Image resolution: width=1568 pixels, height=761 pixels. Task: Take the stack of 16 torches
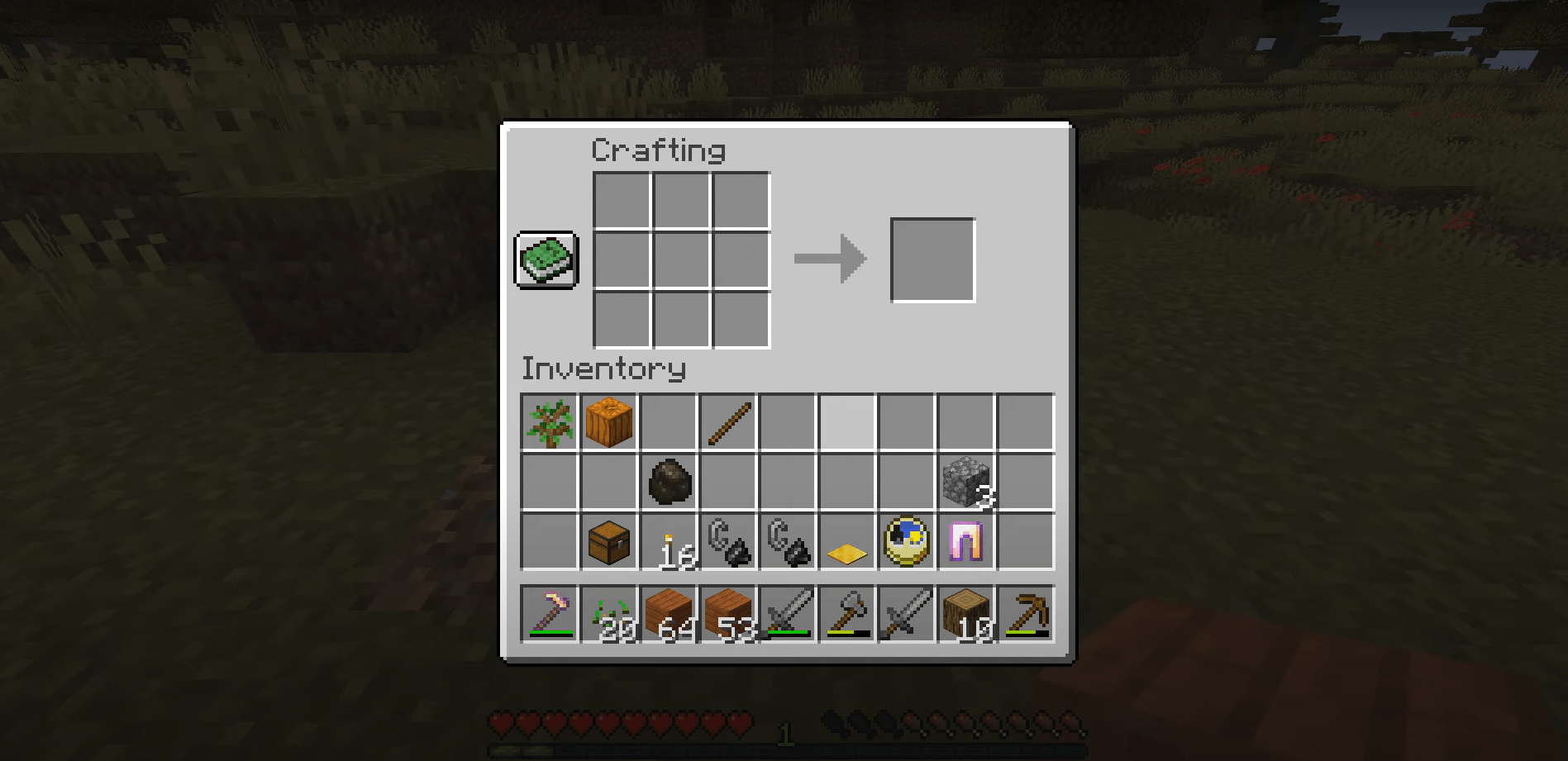(669, 542)
